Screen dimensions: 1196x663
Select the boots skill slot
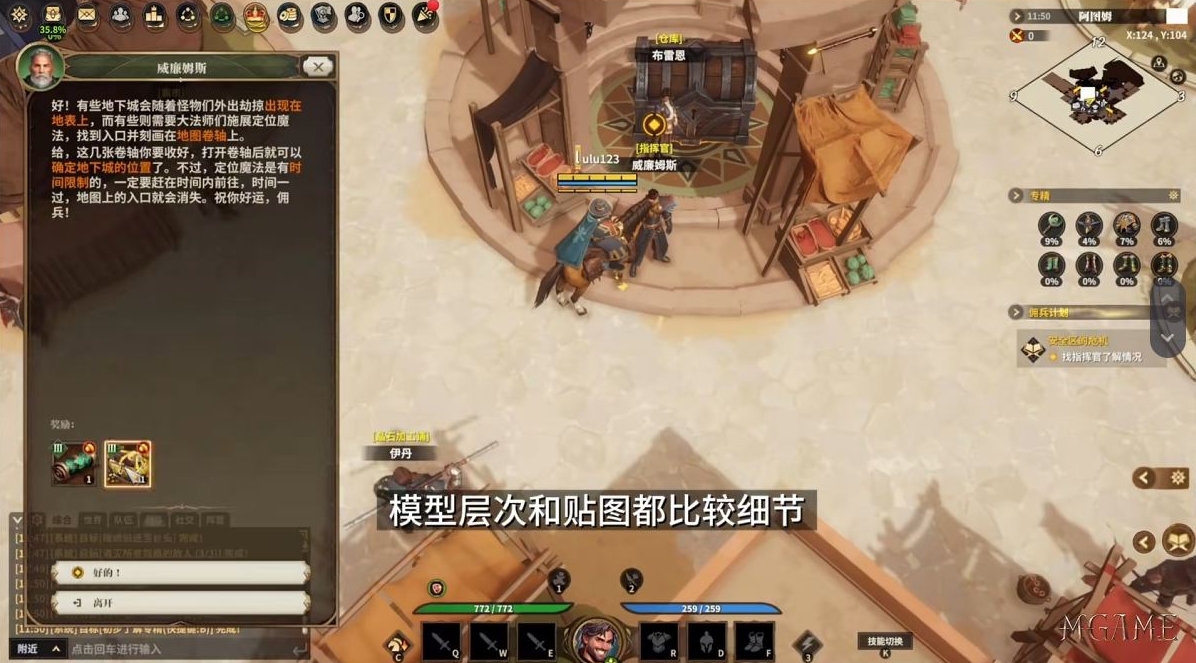coord(754,641)
